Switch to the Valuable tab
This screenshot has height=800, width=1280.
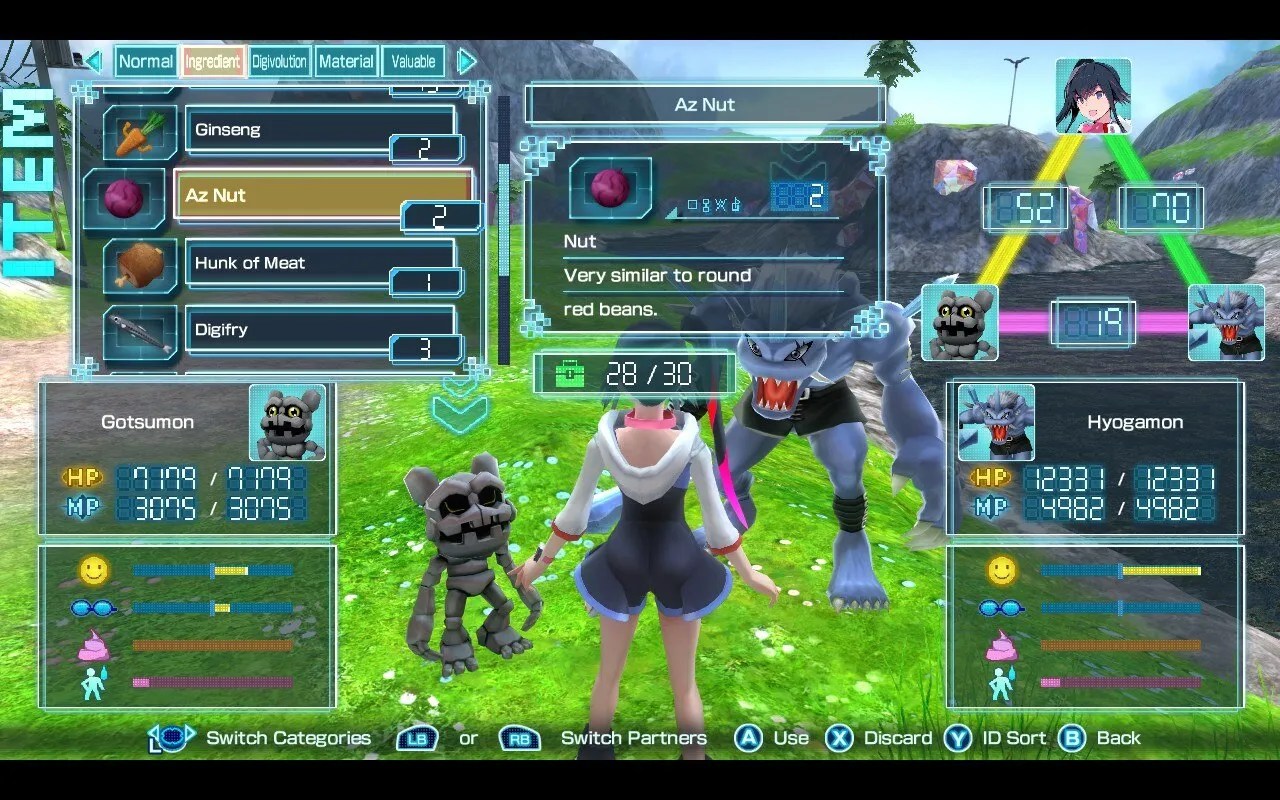pos(413,61)
